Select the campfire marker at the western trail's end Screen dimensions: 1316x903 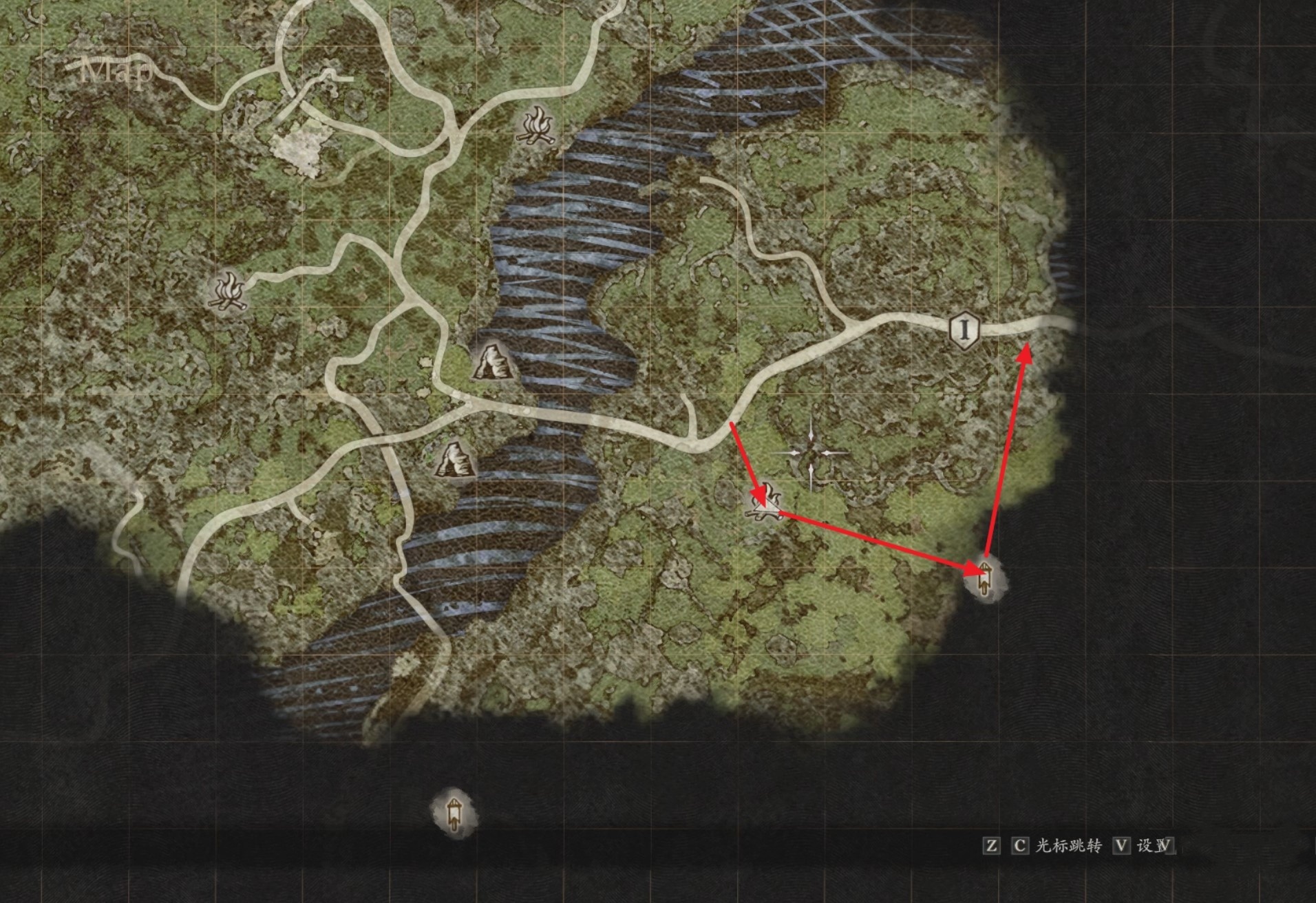click(x=228, y=290)
